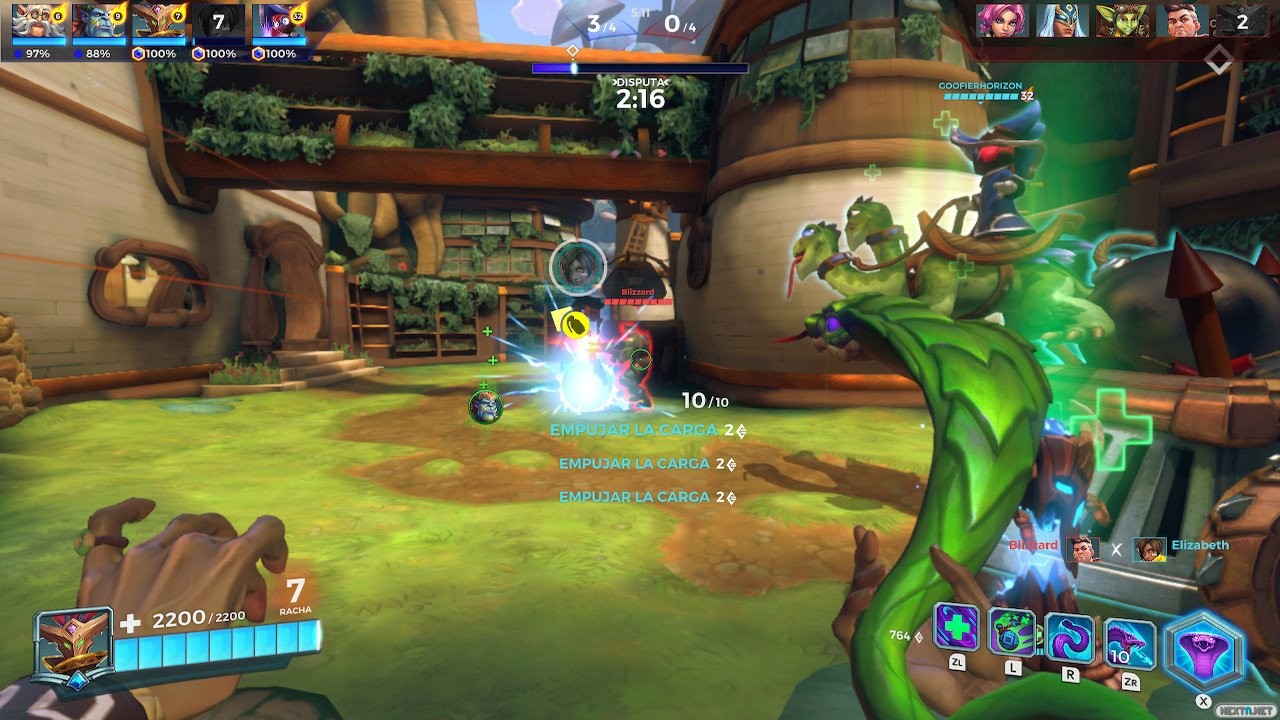Select the pink-haired enemy portrait
Viewport: 1280px width, 720px height.
(x=1002, y=20)
